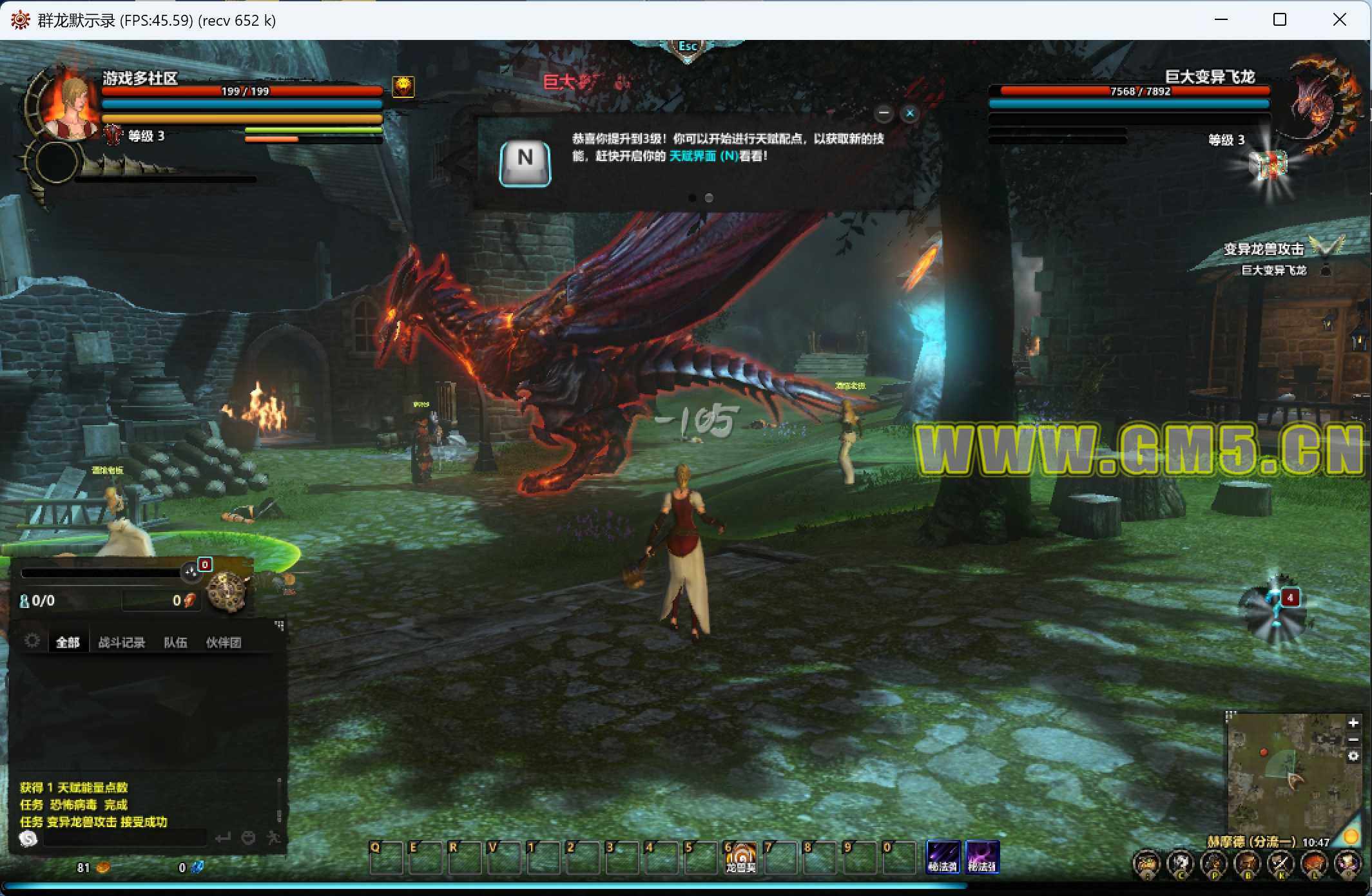
Task: Close the level 3 talent tip popup
Action: (x=910, y=113)
